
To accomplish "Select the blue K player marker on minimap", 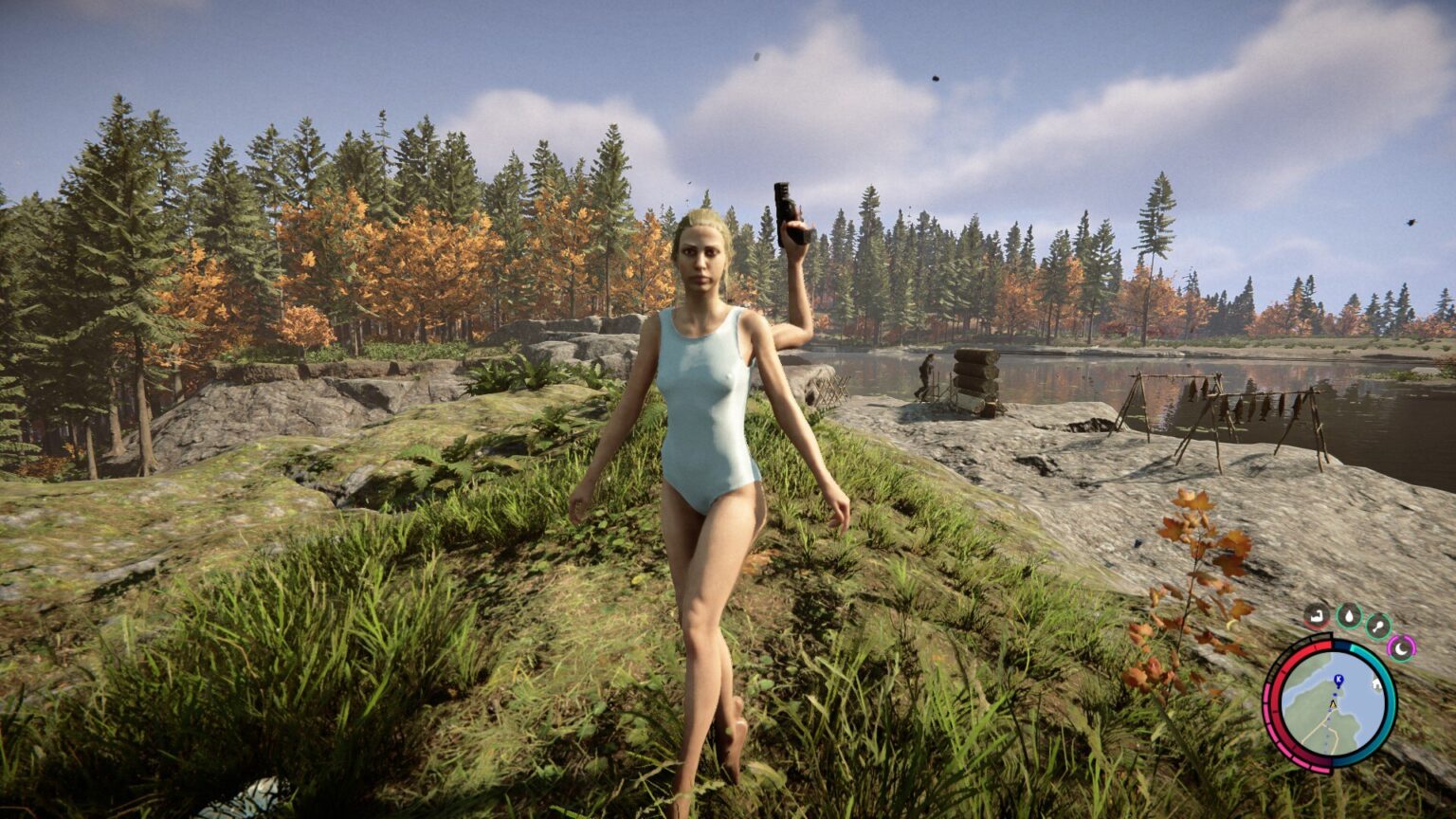I will tap(1338, 681).
